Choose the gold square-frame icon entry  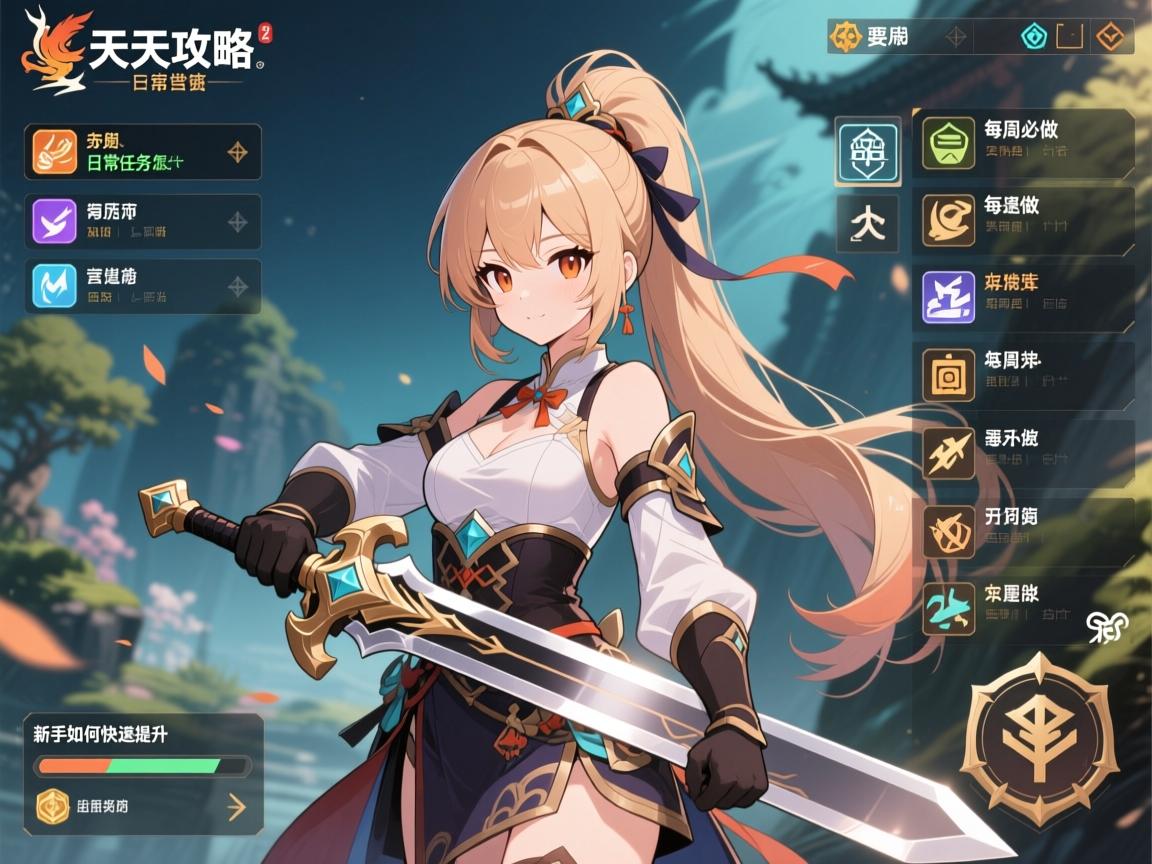pyautogui.click(x=1022, y=374)
